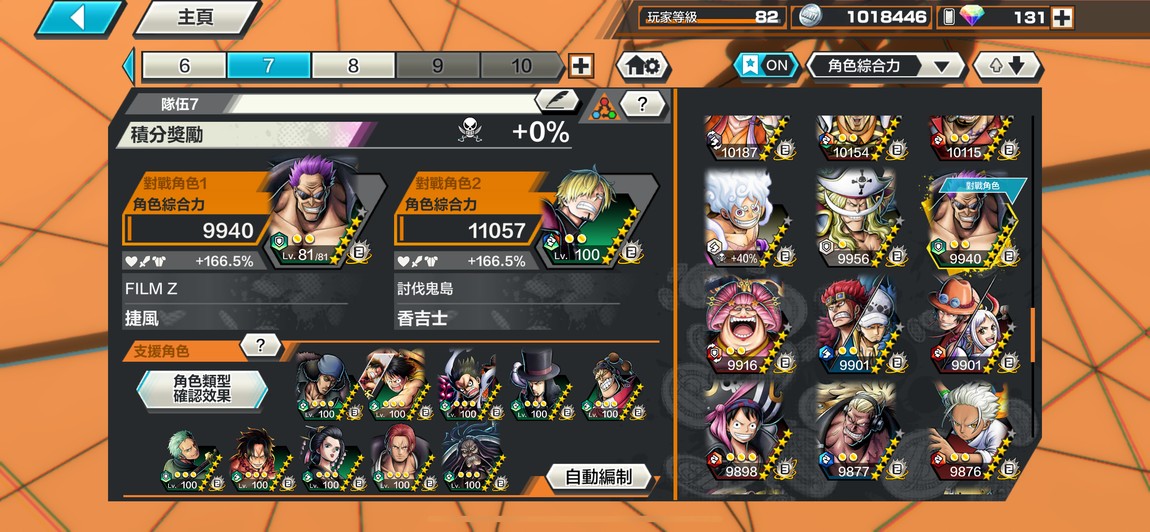Open the home settings gear button
Image resolution: width=1150 pixels, height=532 pixels.
click(x=642, y=66)
